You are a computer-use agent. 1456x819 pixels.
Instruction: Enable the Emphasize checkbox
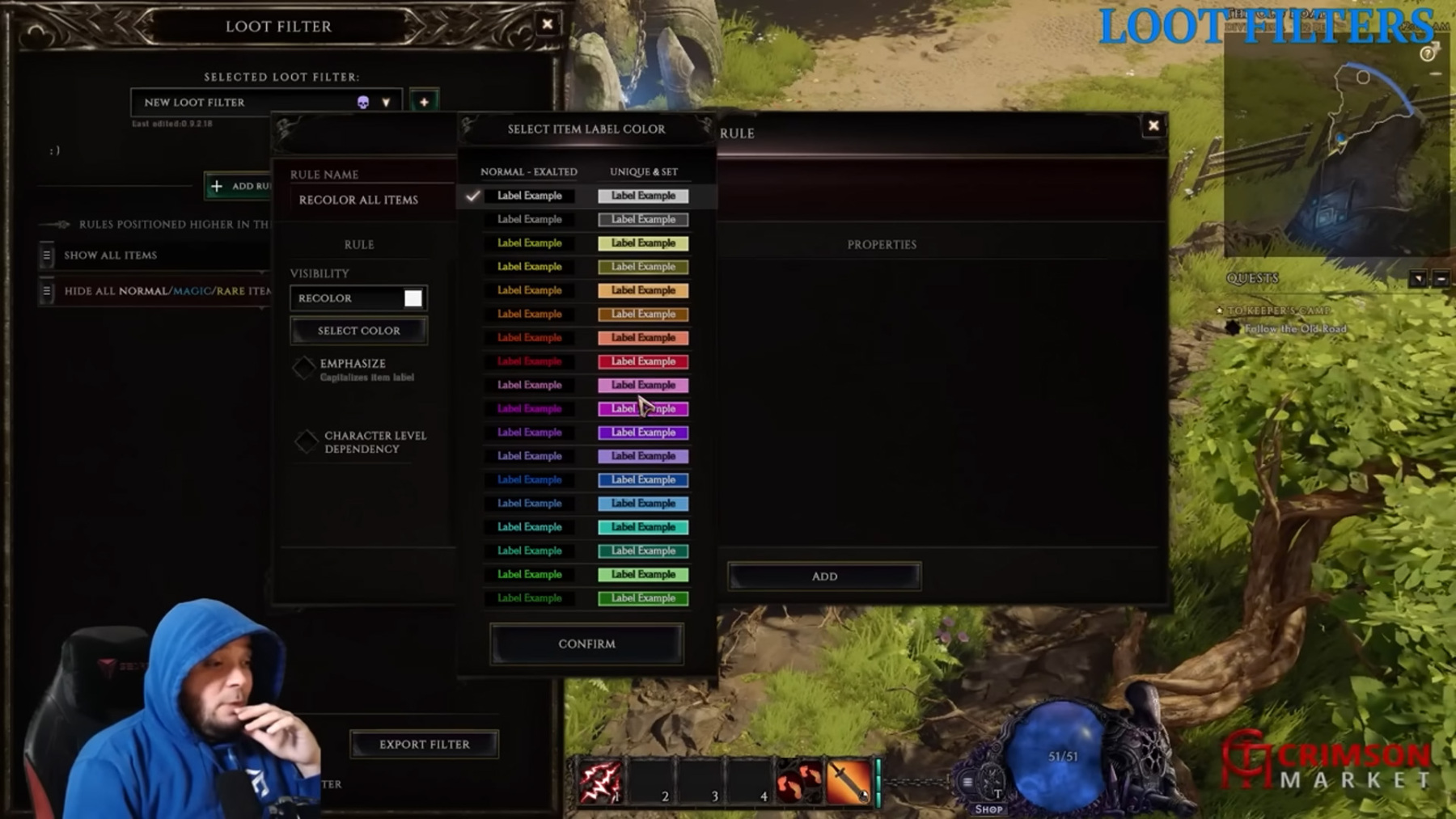(x=305, y=369)
